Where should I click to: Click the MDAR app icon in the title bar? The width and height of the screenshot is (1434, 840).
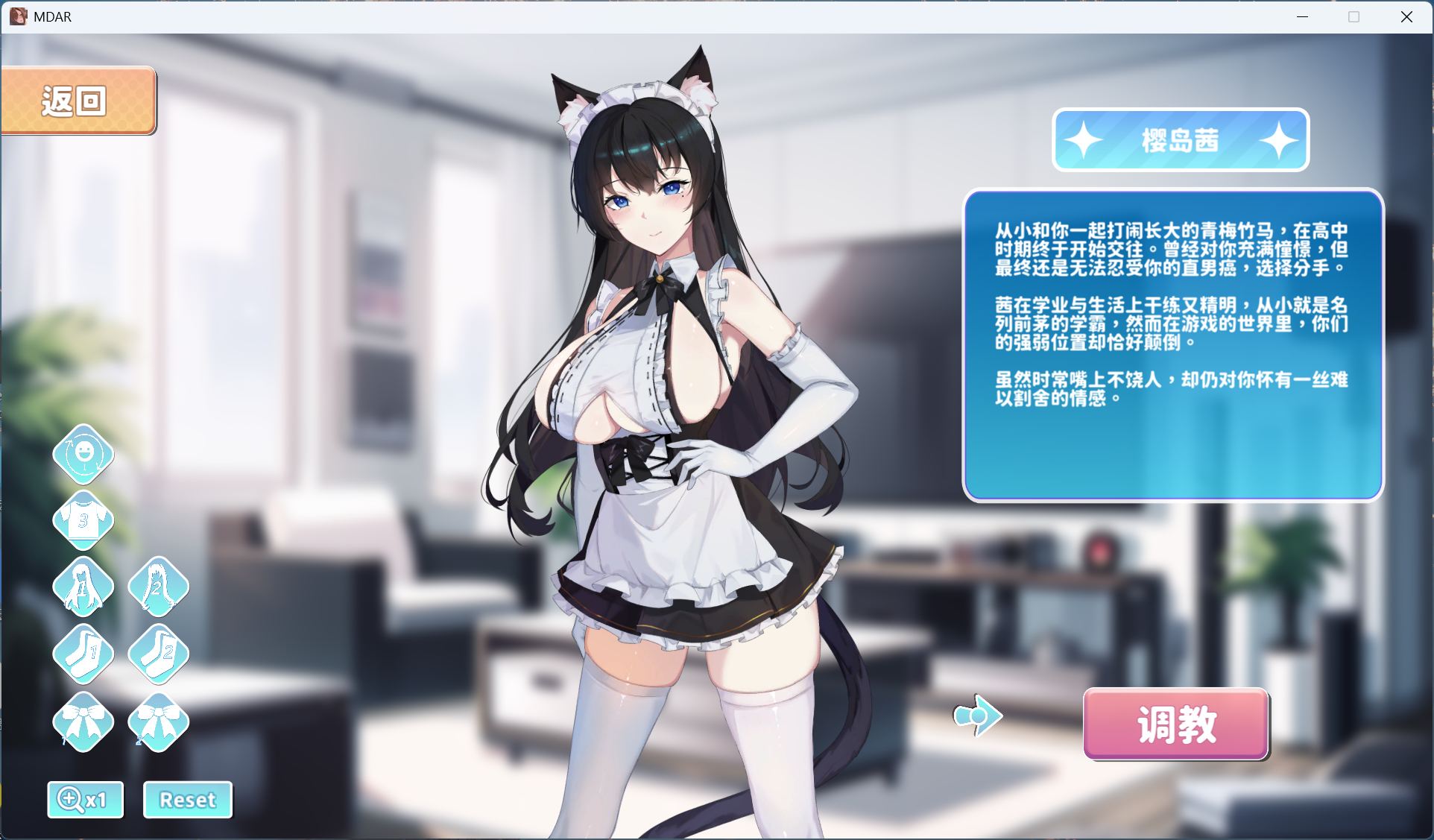18,16
